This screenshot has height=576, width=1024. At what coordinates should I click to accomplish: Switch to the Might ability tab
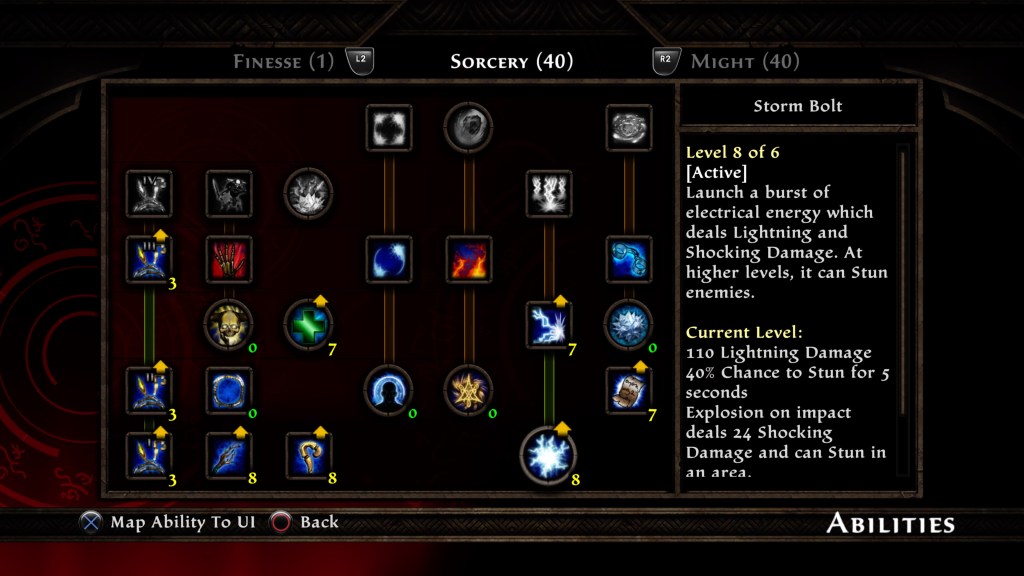point(744,62)
